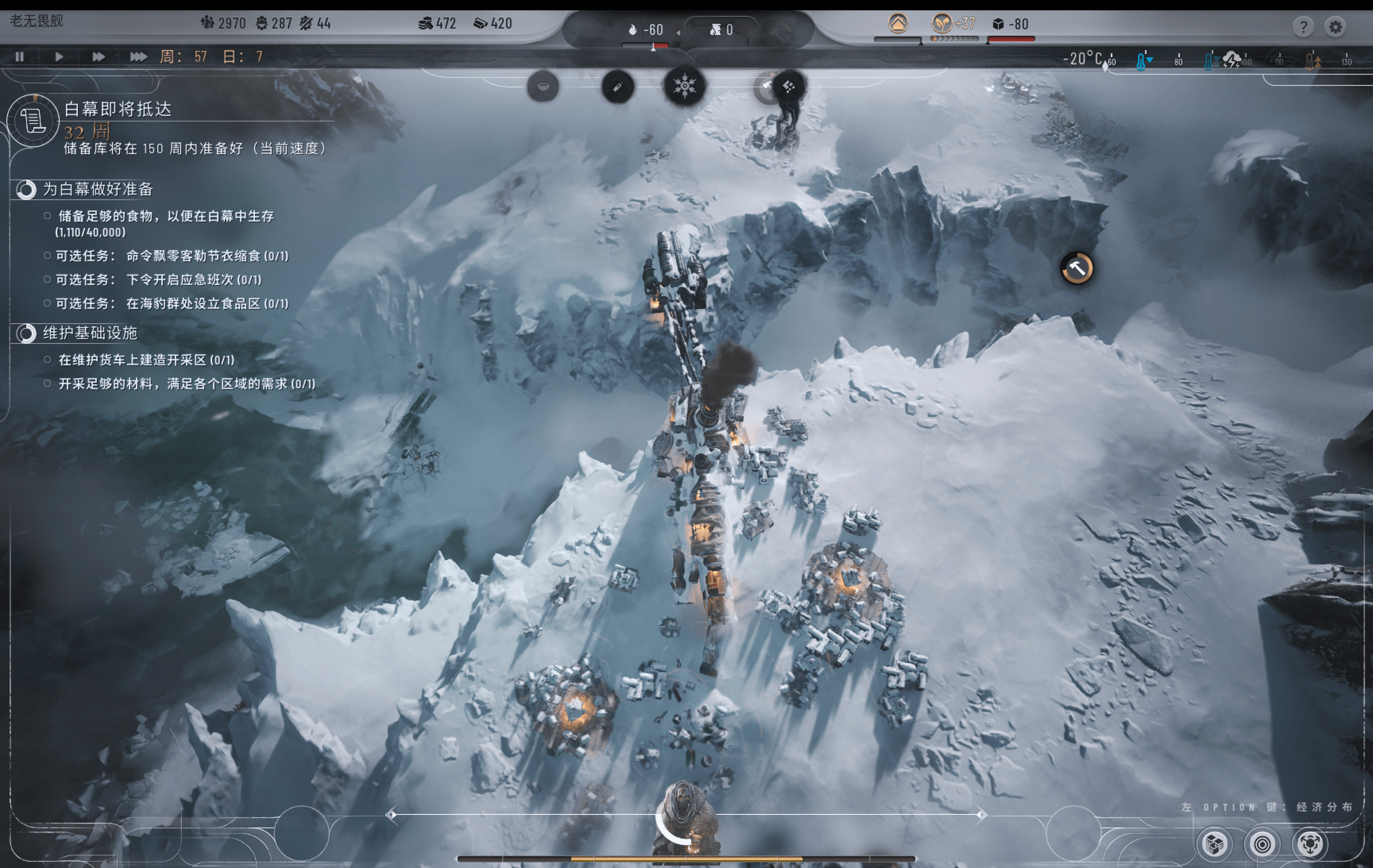Screen dimensions: 1373x868
Task: Select the snowflake icon in the top row
Action: pos(684,87)
